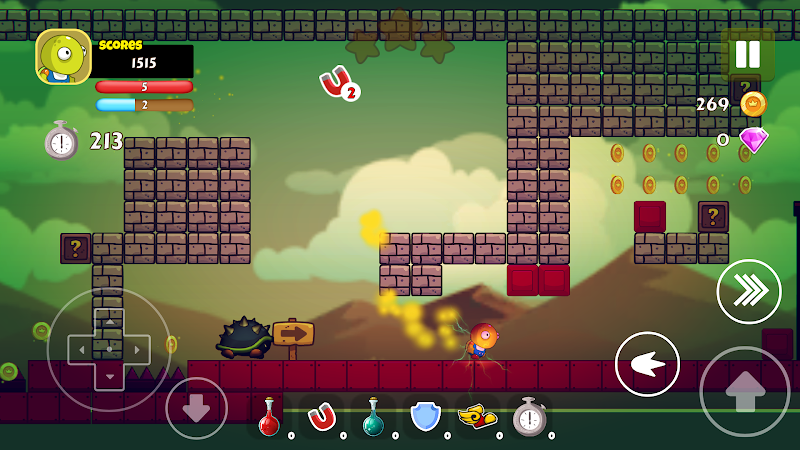Activate the stopwatch item in the hotbar

click(529, 417)
